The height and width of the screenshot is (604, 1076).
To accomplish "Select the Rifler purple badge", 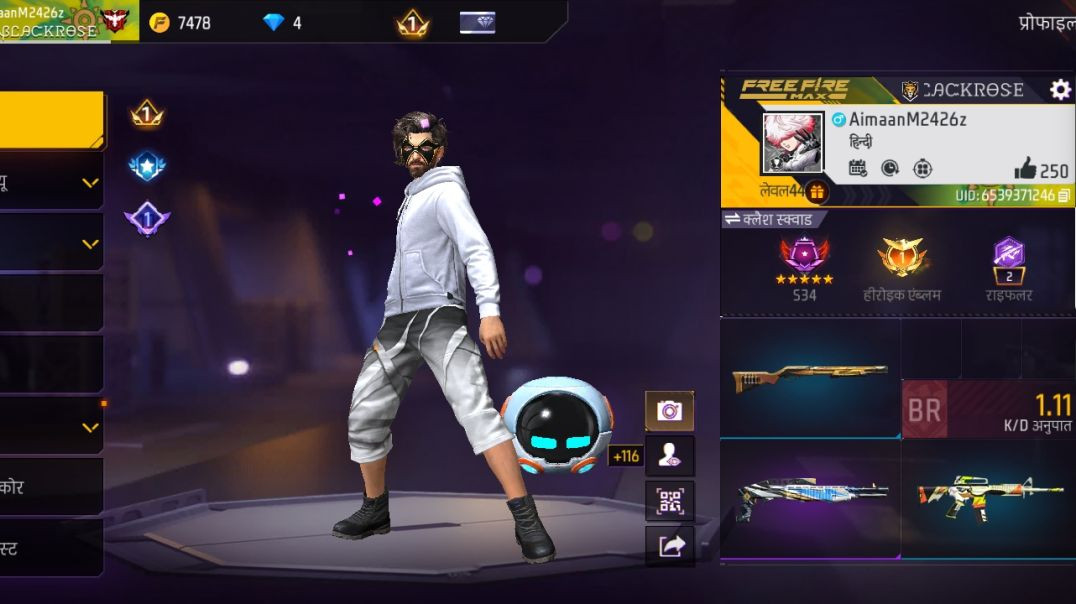I will (x=1008, y=260).
